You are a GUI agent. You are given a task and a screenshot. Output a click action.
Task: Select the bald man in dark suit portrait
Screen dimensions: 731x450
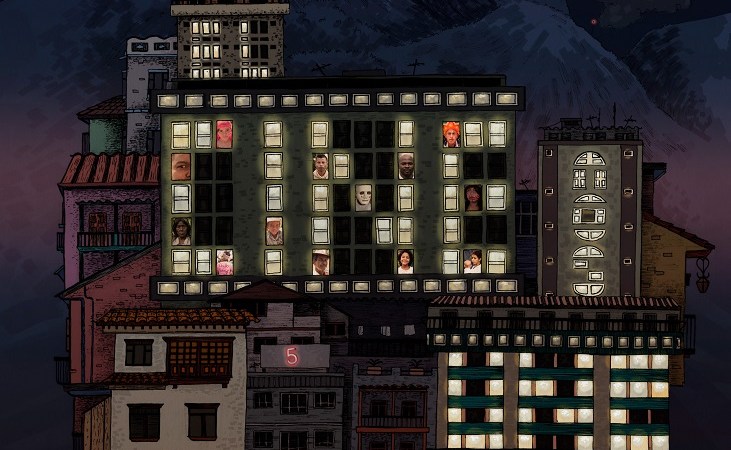[407, 166]
